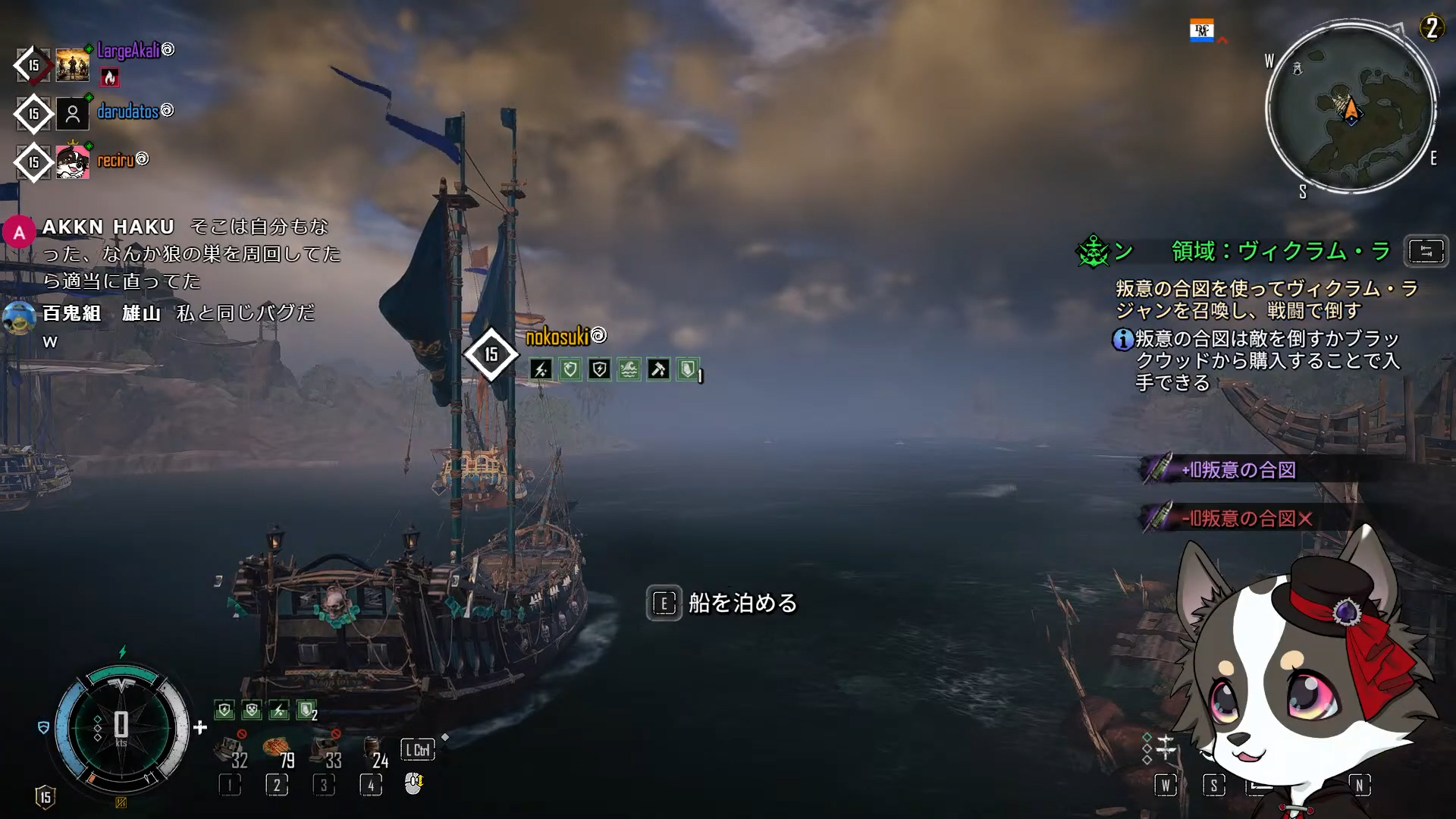1456x819 pixels.
Task: Click the wave buff icon under nokosuki
Action: tap(629, 370)
